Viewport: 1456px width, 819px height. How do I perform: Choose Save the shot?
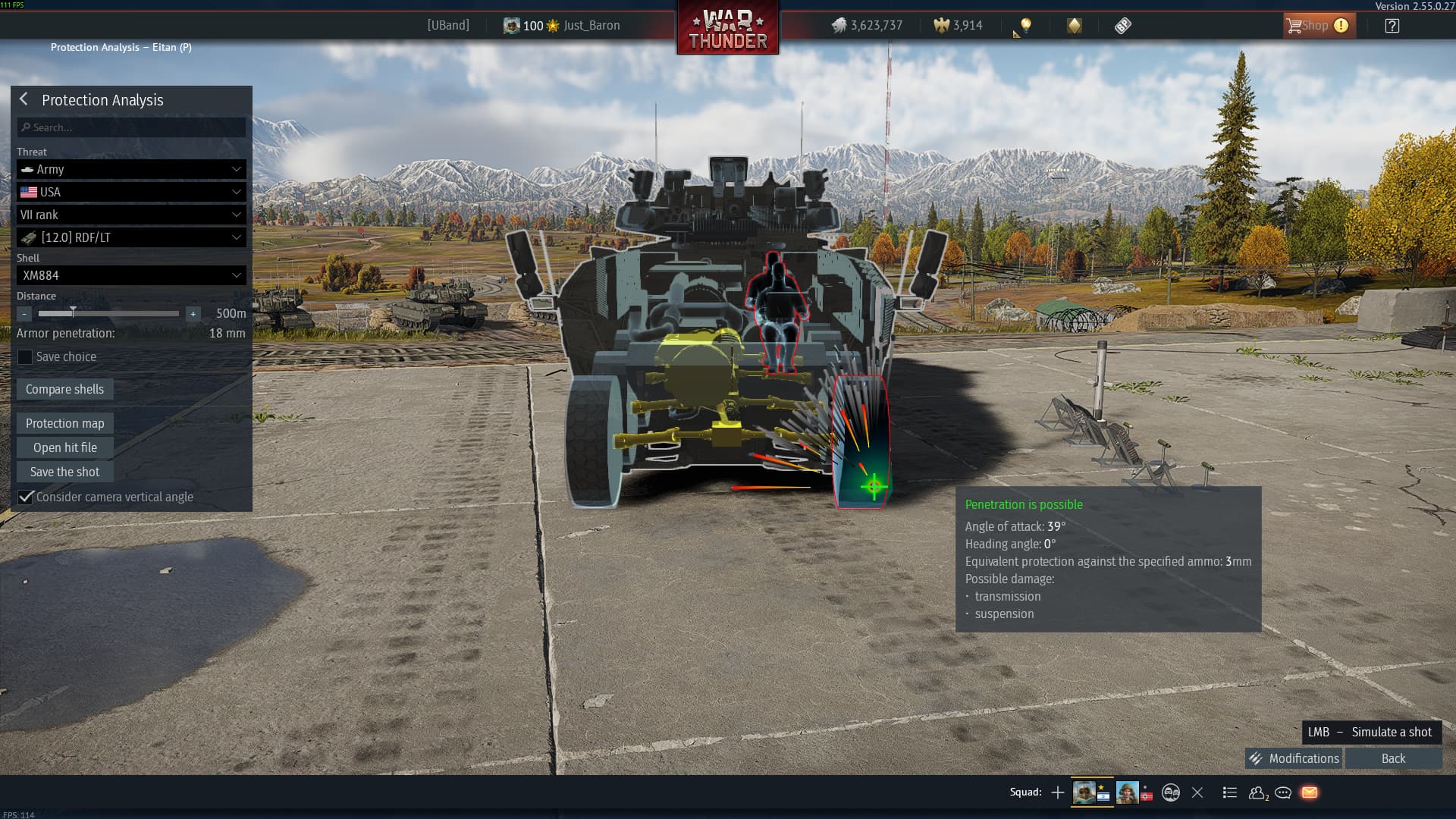[64, 472]
